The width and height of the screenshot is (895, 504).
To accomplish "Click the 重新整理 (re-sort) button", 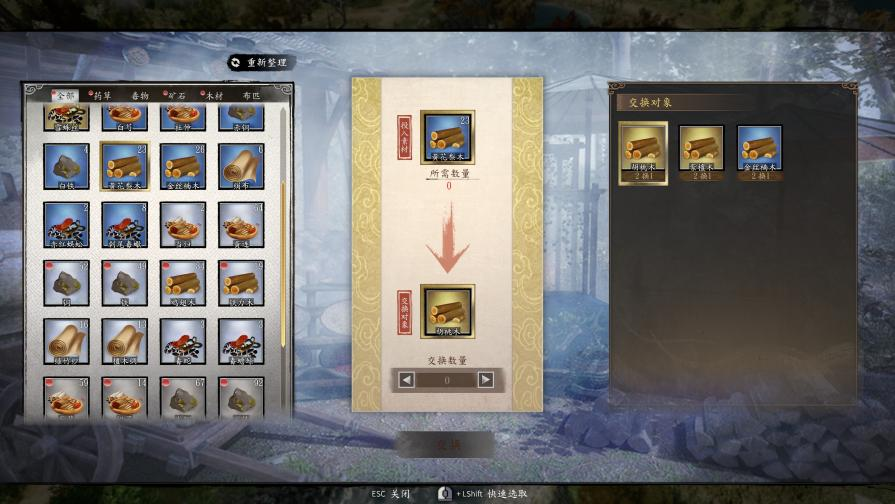I will pos(260,62).
